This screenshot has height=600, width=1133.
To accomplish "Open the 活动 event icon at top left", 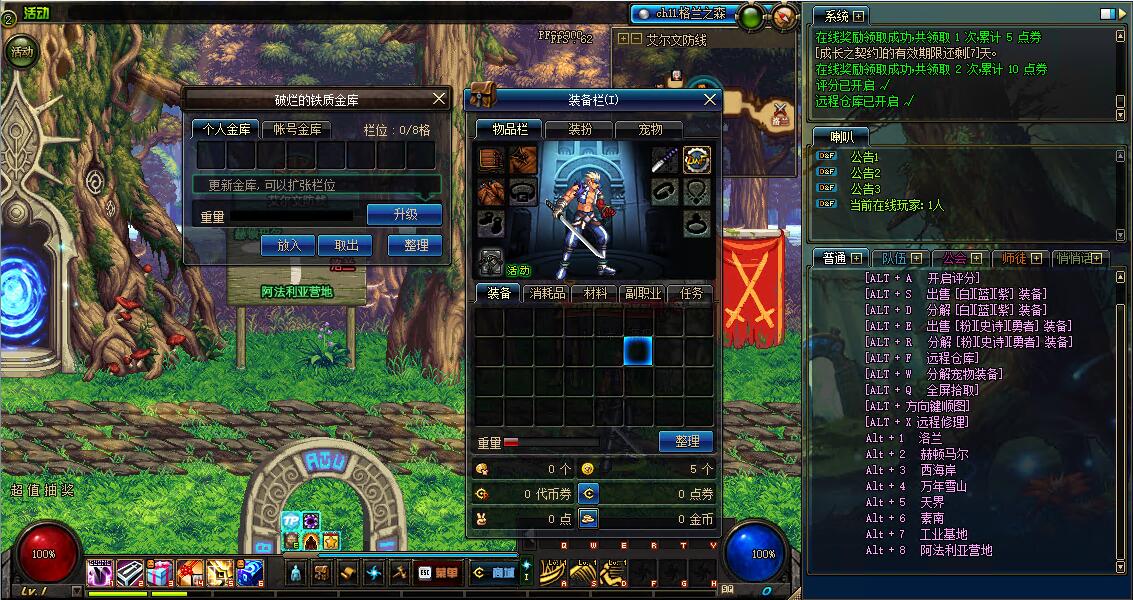I will [21, 50].
